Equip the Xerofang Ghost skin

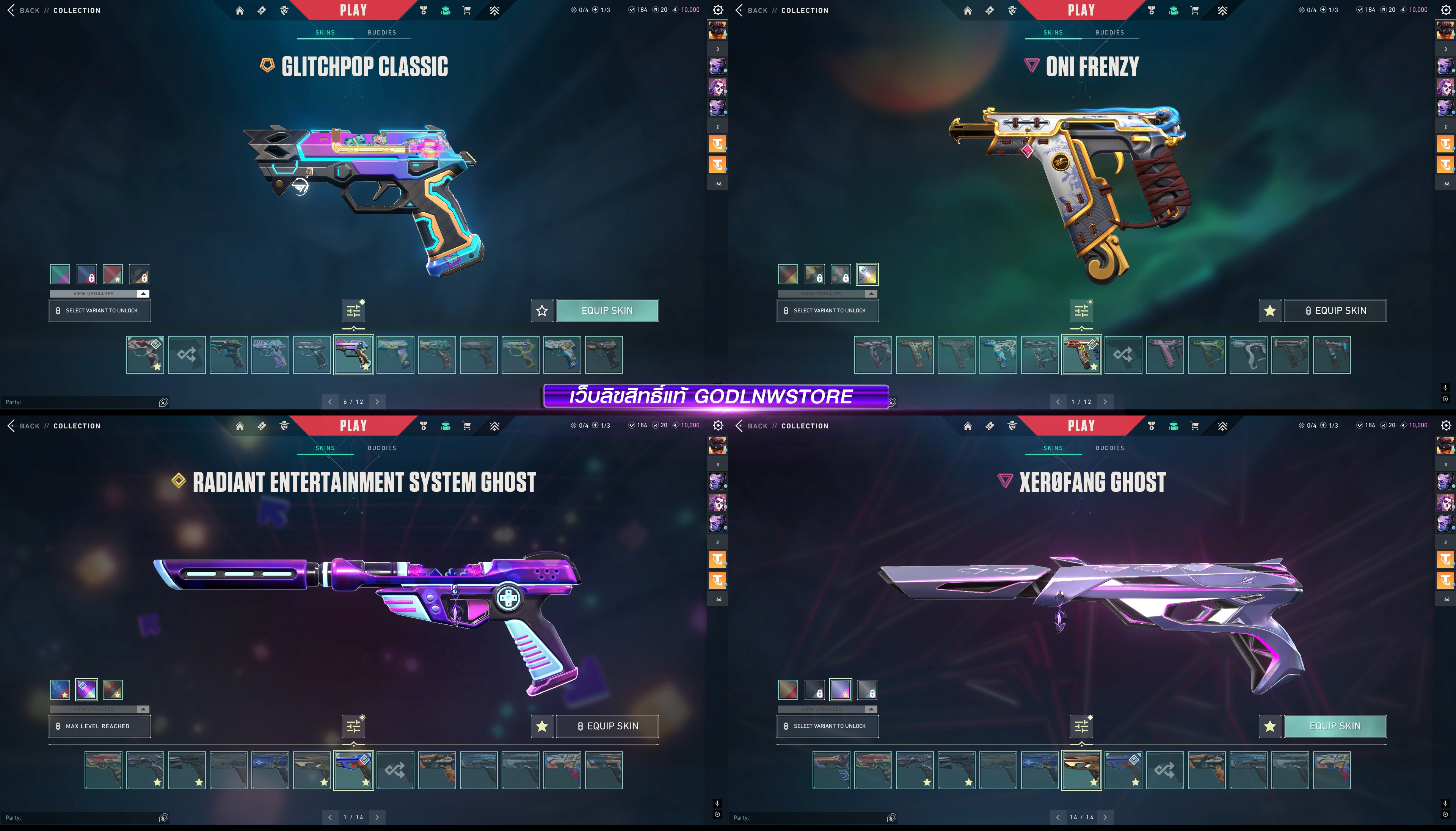1334,726
